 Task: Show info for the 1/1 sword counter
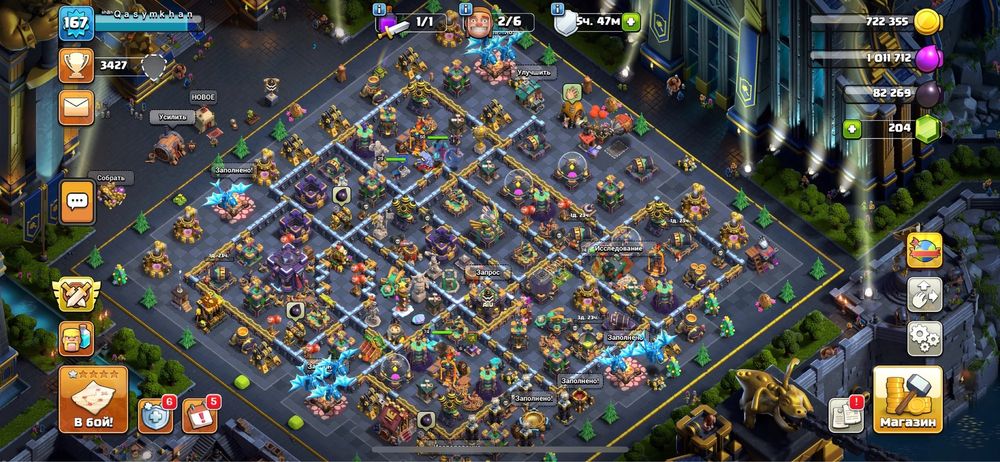tap(380, 9)
